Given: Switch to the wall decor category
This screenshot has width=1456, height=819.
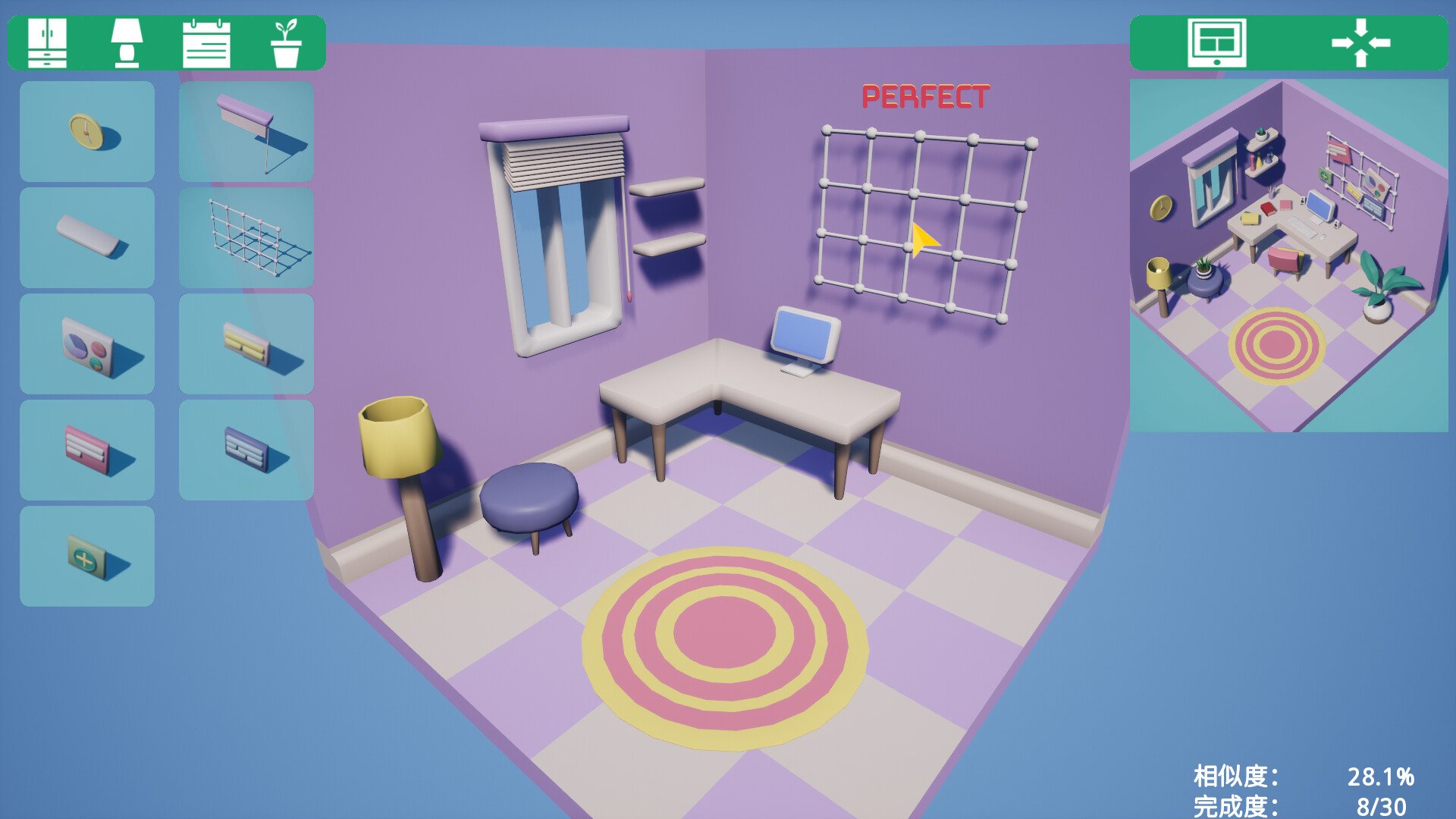Looking at the screenshot, I should (x=206, y=44).
